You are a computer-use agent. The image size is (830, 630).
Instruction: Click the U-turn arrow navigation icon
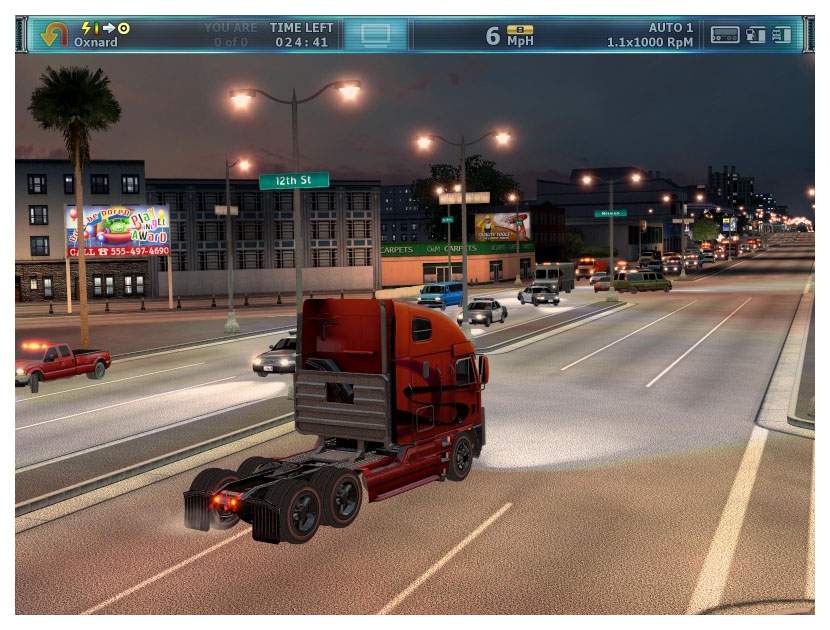53,34
